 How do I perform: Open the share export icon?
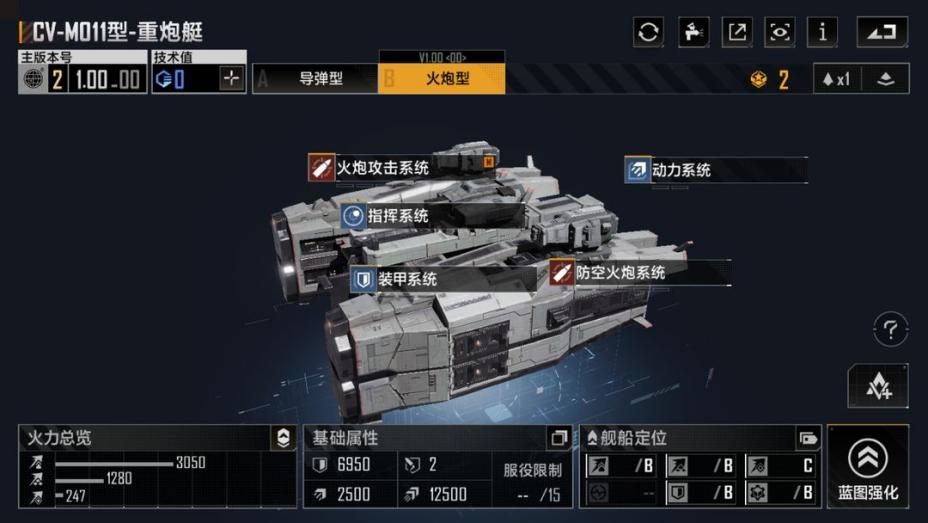[x=736, y=32]
